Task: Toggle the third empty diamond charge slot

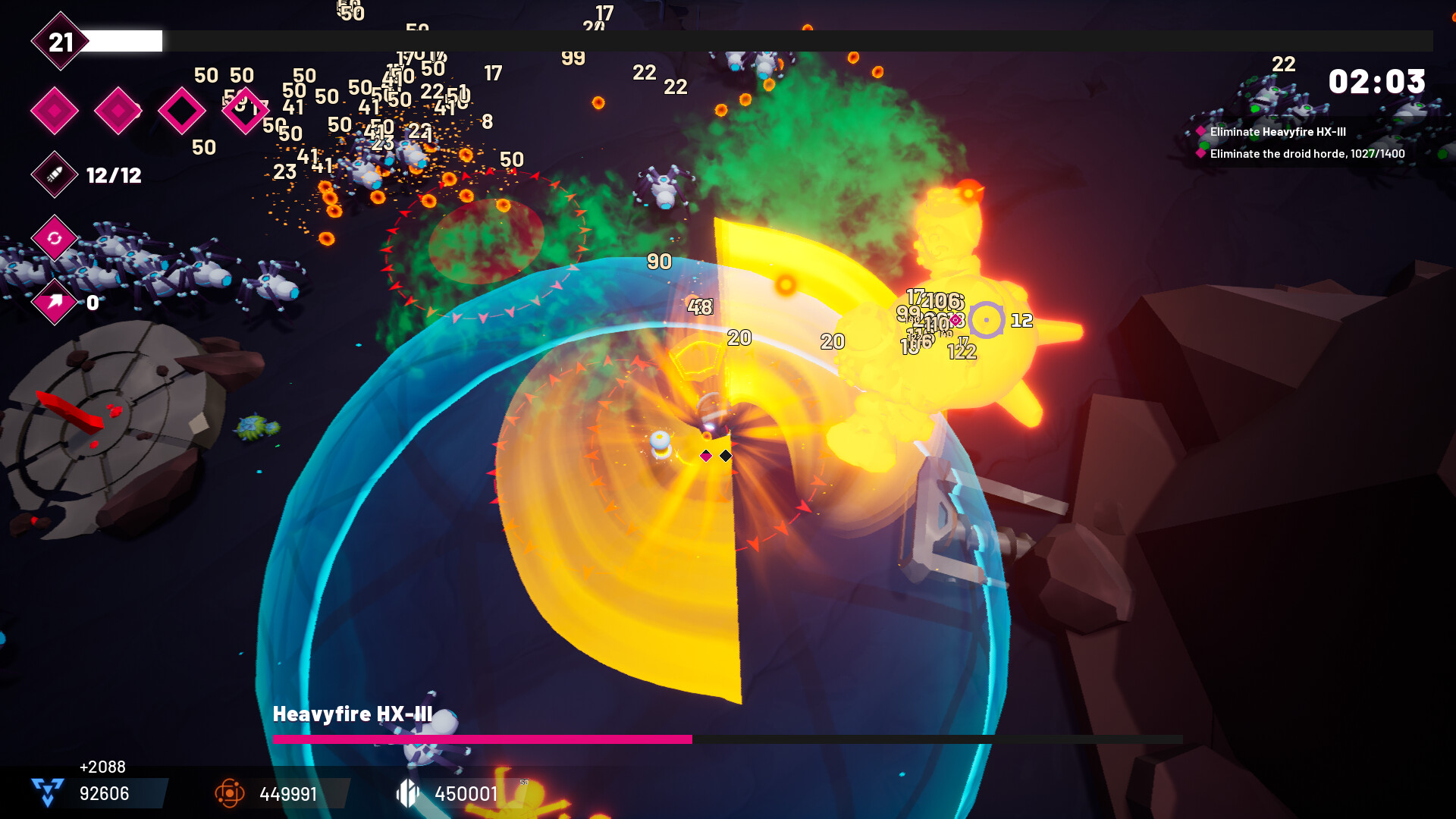Action: coord(182,110)
